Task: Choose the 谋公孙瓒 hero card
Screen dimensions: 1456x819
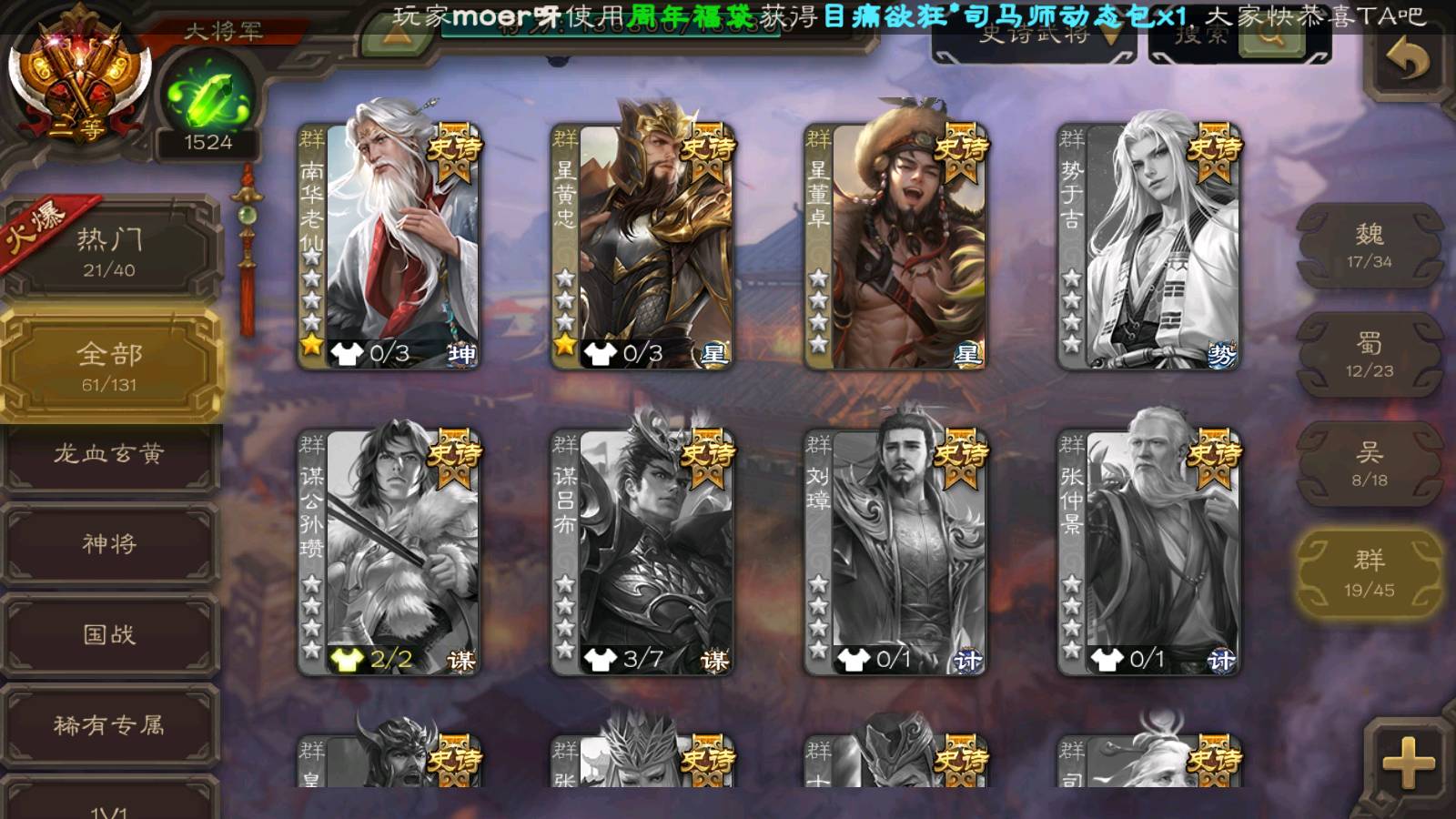Action: click(x=389, y=551)
